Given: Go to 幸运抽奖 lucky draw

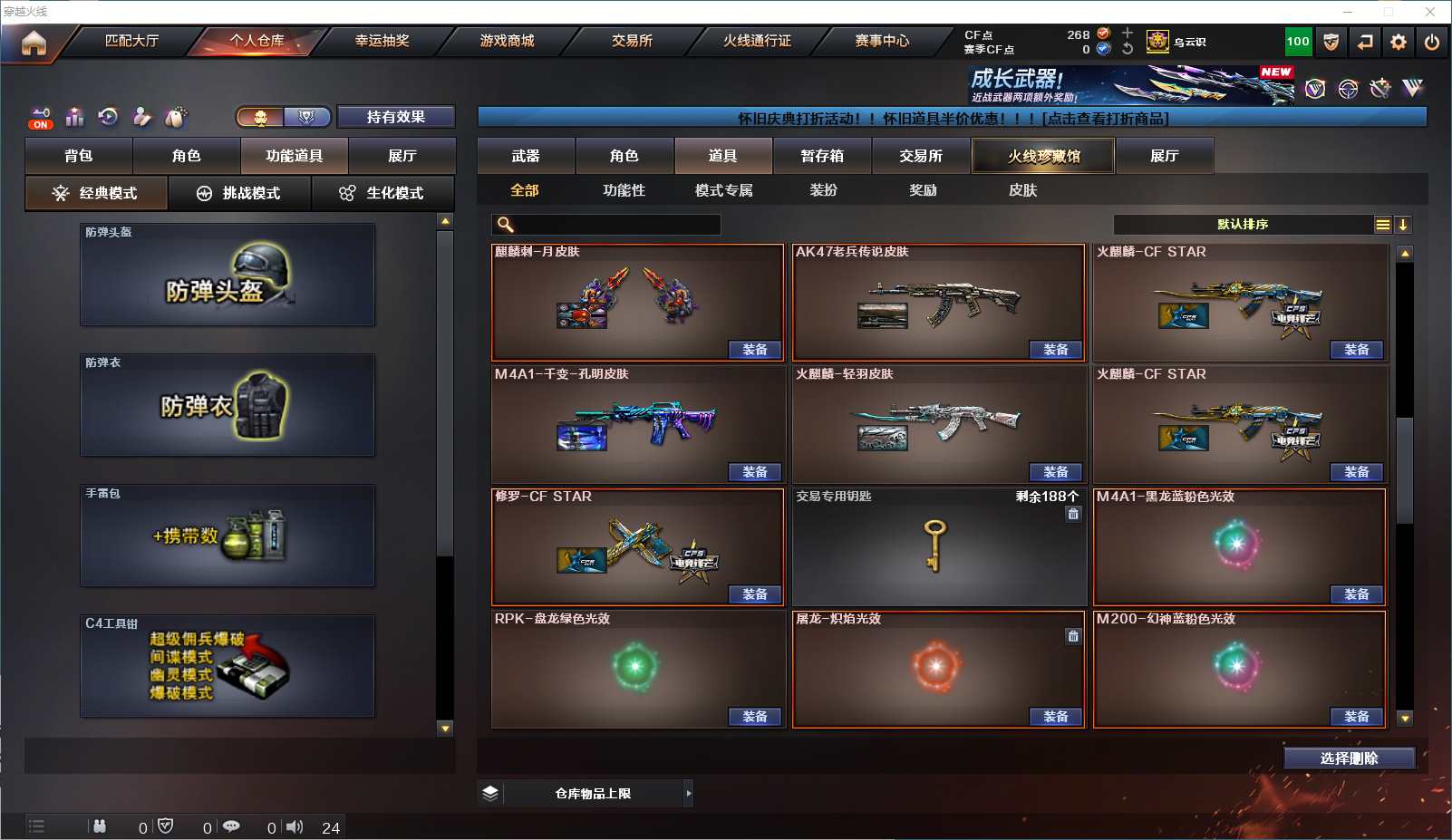Looking at the screenshot, I should [382, 41].
